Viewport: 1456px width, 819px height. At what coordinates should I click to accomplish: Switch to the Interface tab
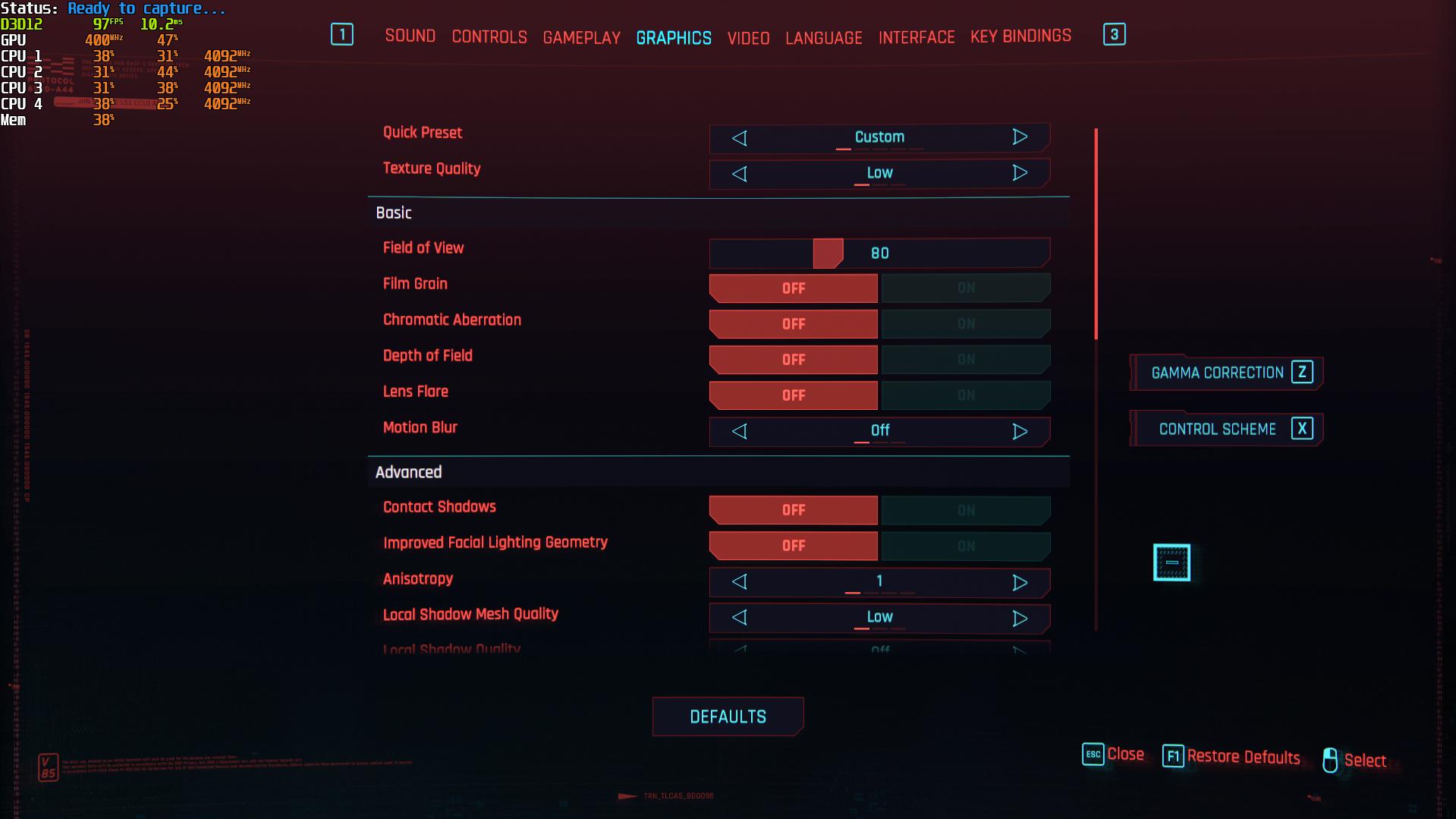917,37
